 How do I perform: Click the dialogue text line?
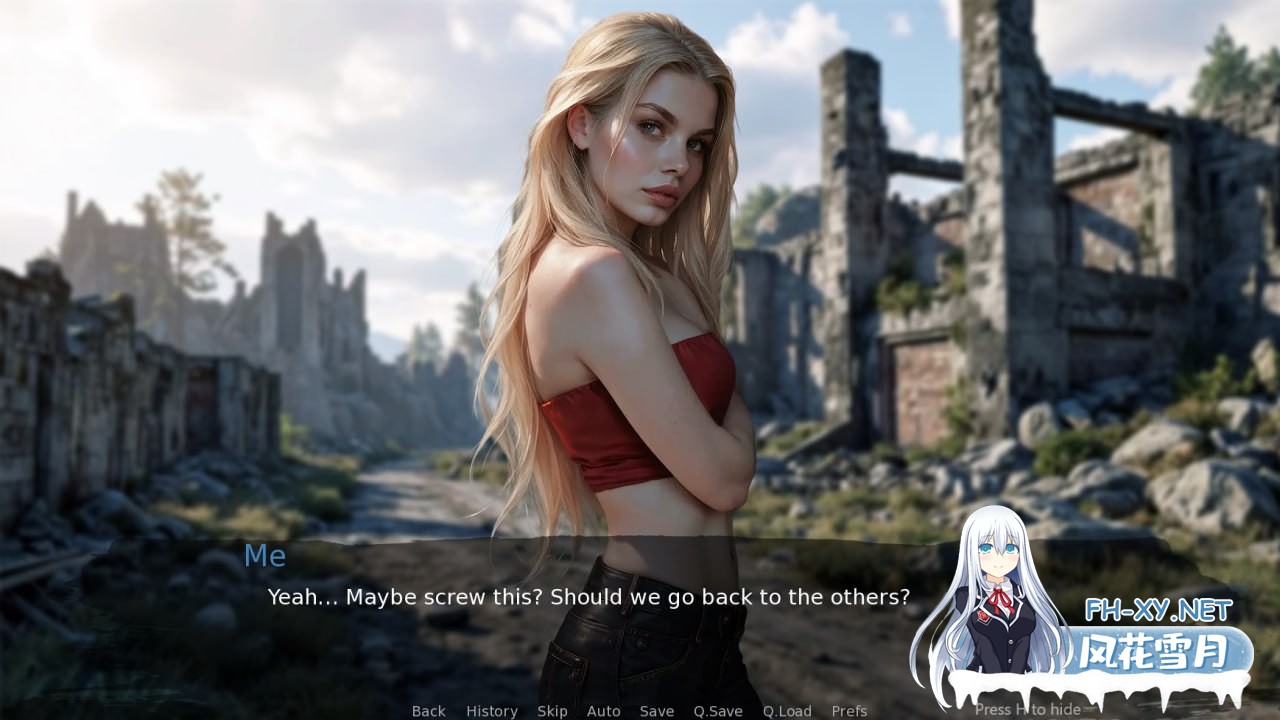(x=588, y=597)
